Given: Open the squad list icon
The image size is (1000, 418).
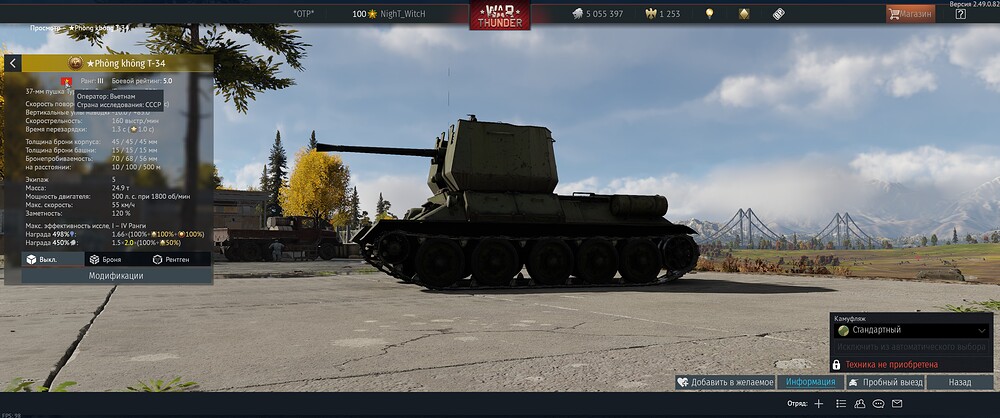Looking at the screenshot, I should coord(841,404).
